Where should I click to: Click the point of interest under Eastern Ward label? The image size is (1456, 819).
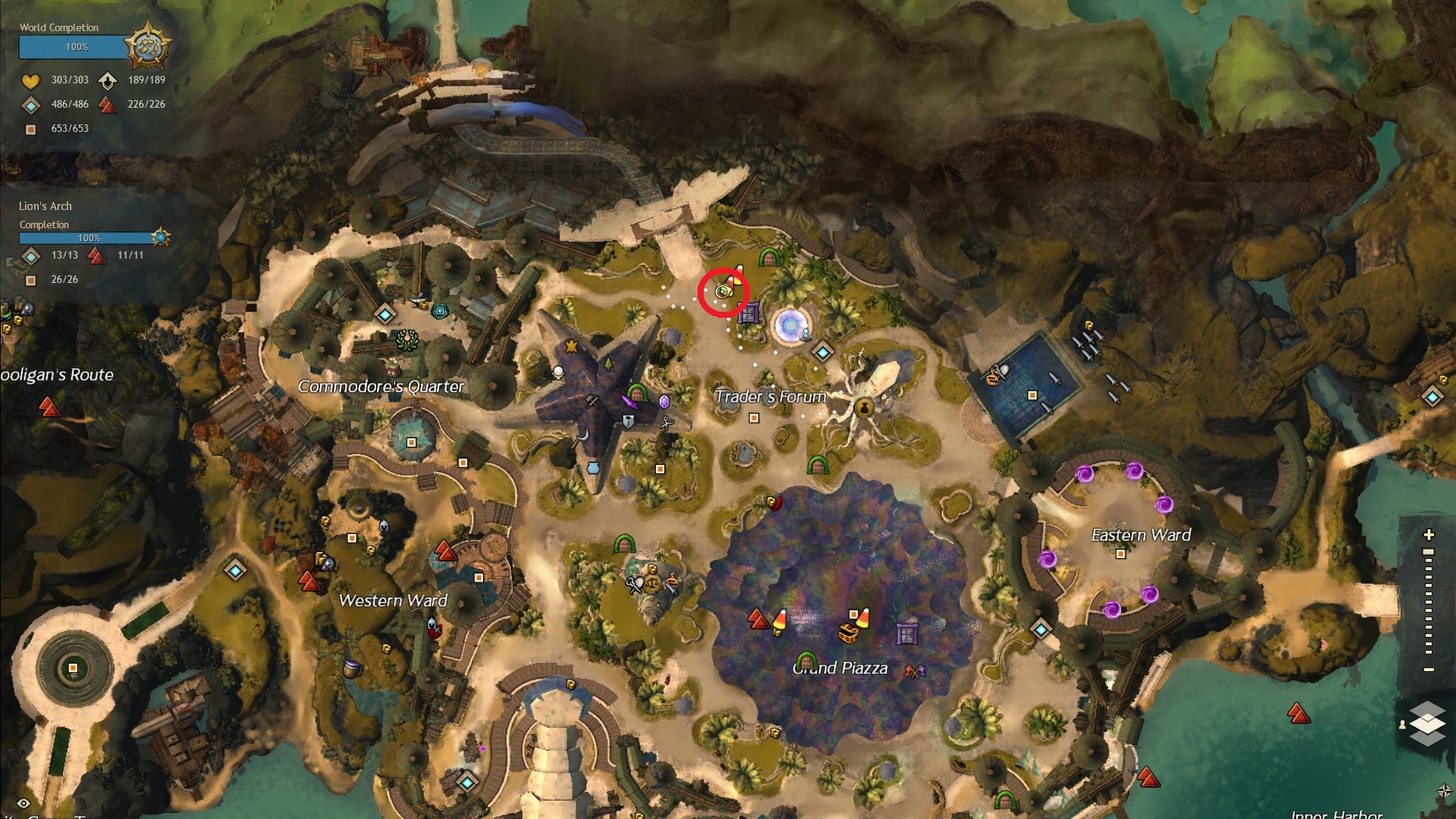coord(1121,554)
